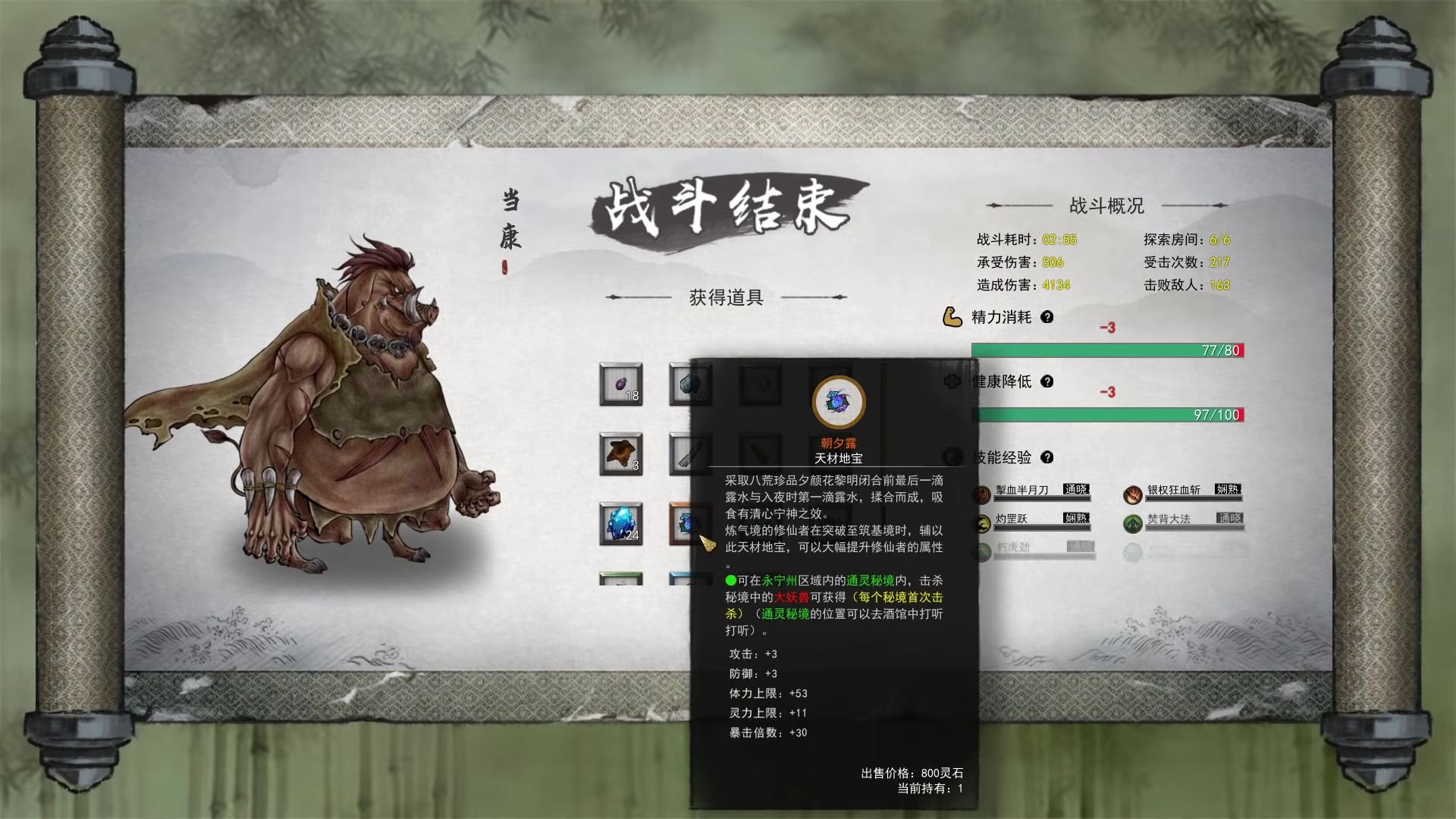1456x819 pixels.
Task: Open the 健康降低 help question mark
Action: coord(1047,382)
